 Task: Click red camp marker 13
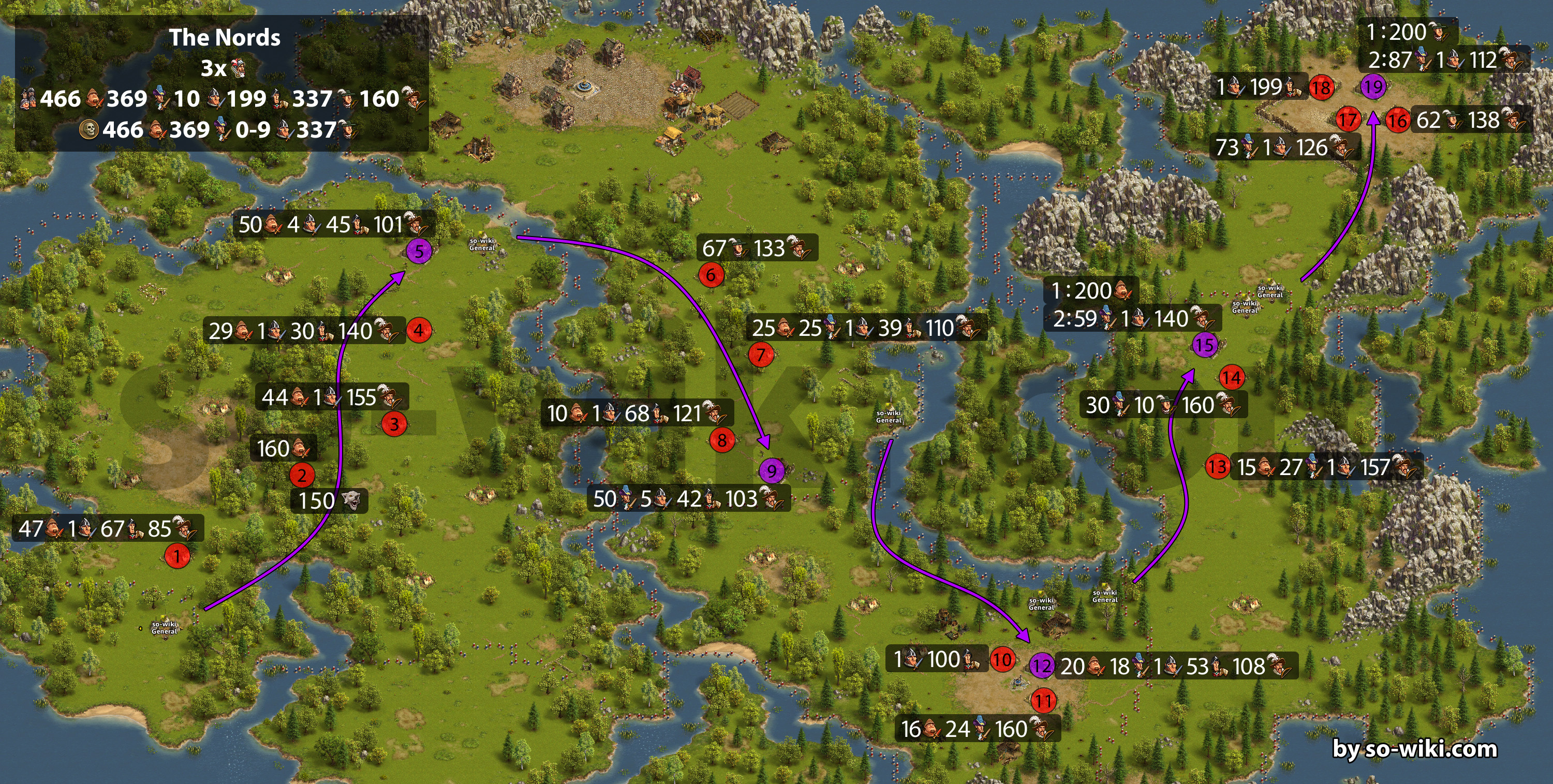point(1217,466)
